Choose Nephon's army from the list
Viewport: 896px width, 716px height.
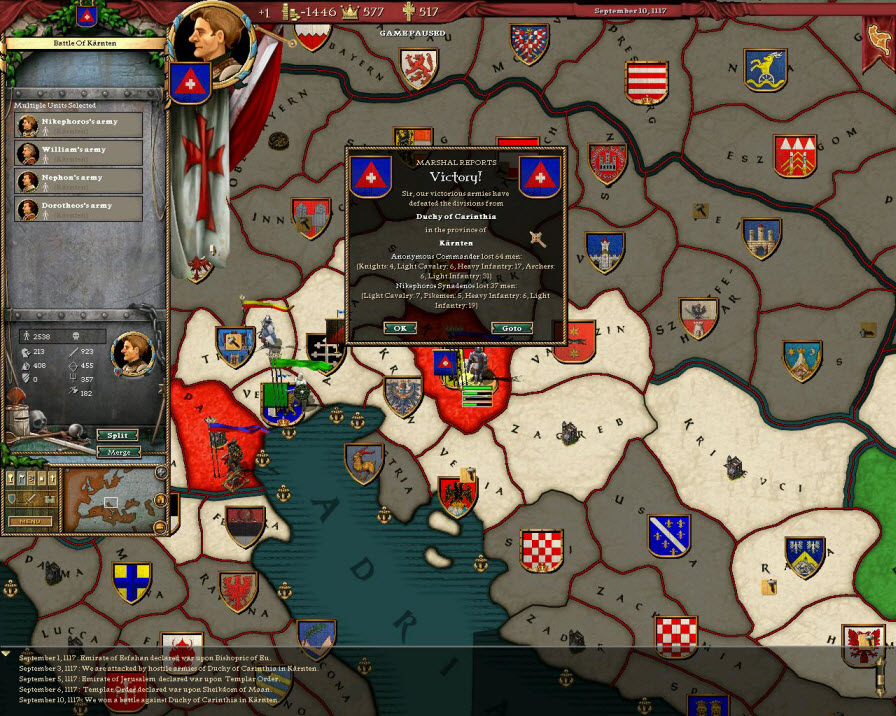[79, 181]
